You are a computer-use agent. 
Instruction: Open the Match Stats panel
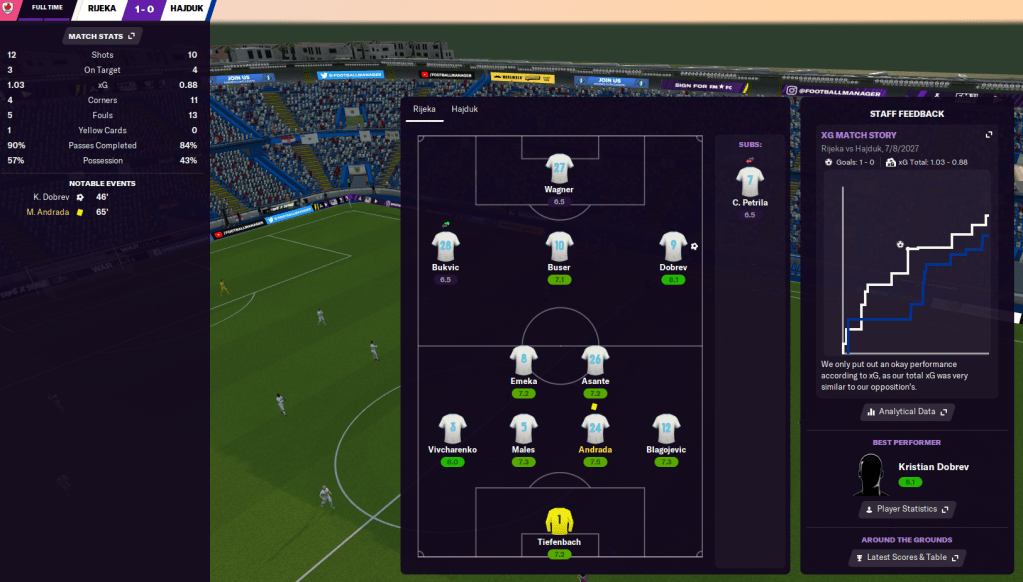103,36
